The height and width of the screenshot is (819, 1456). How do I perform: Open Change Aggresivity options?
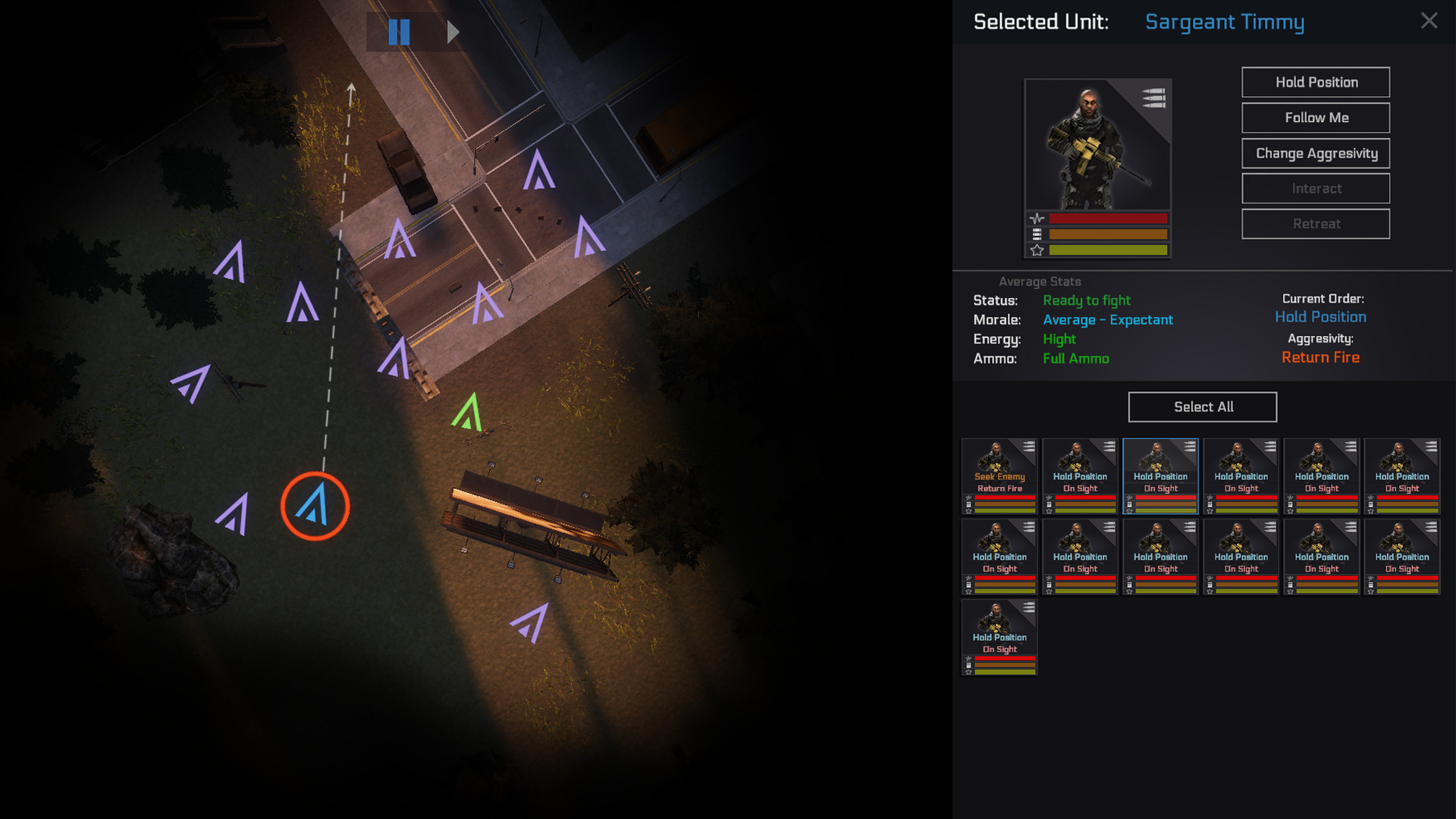[1315, 153]
